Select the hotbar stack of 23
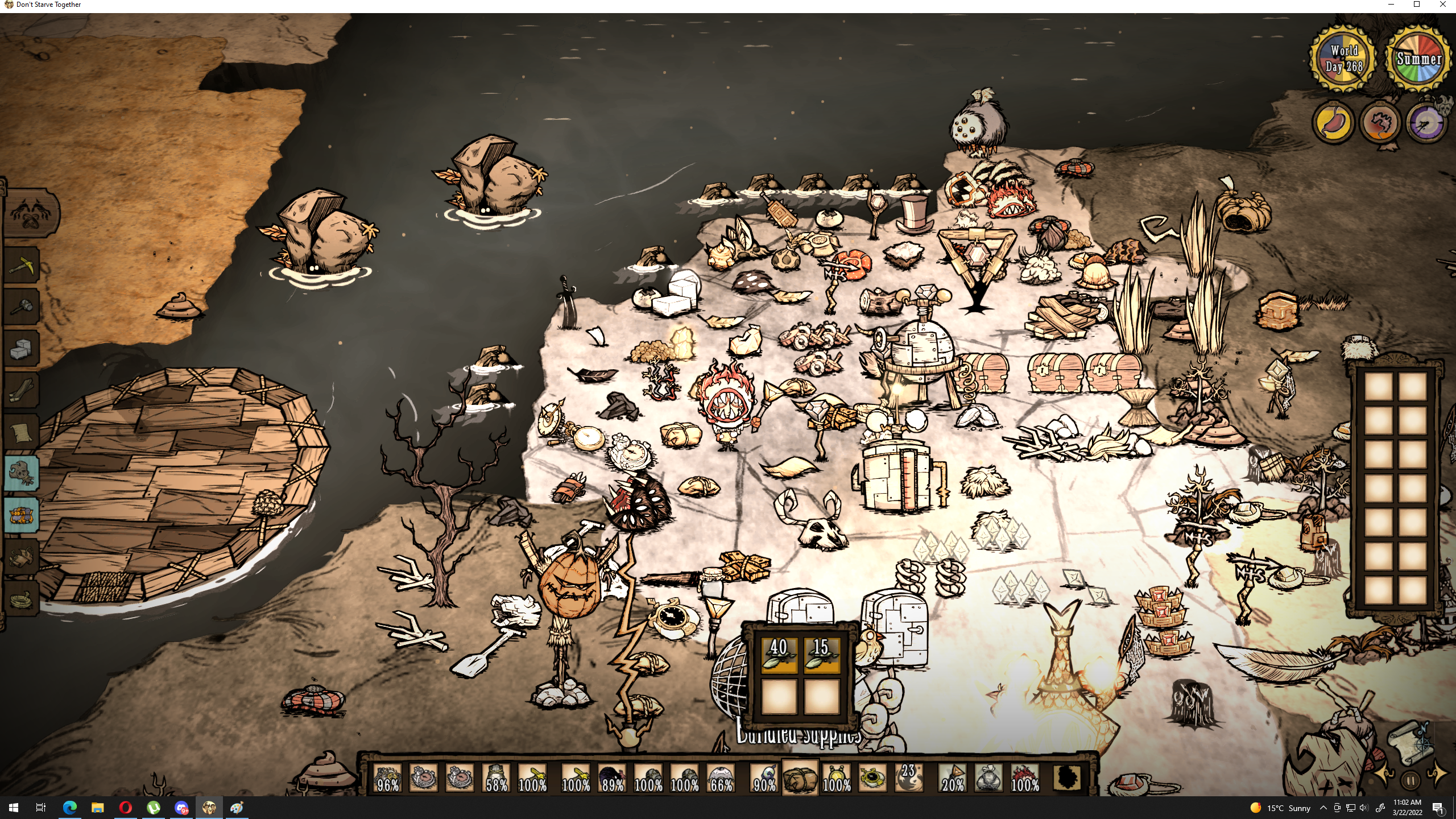The image size is (1456, 819). pos(908,777)
